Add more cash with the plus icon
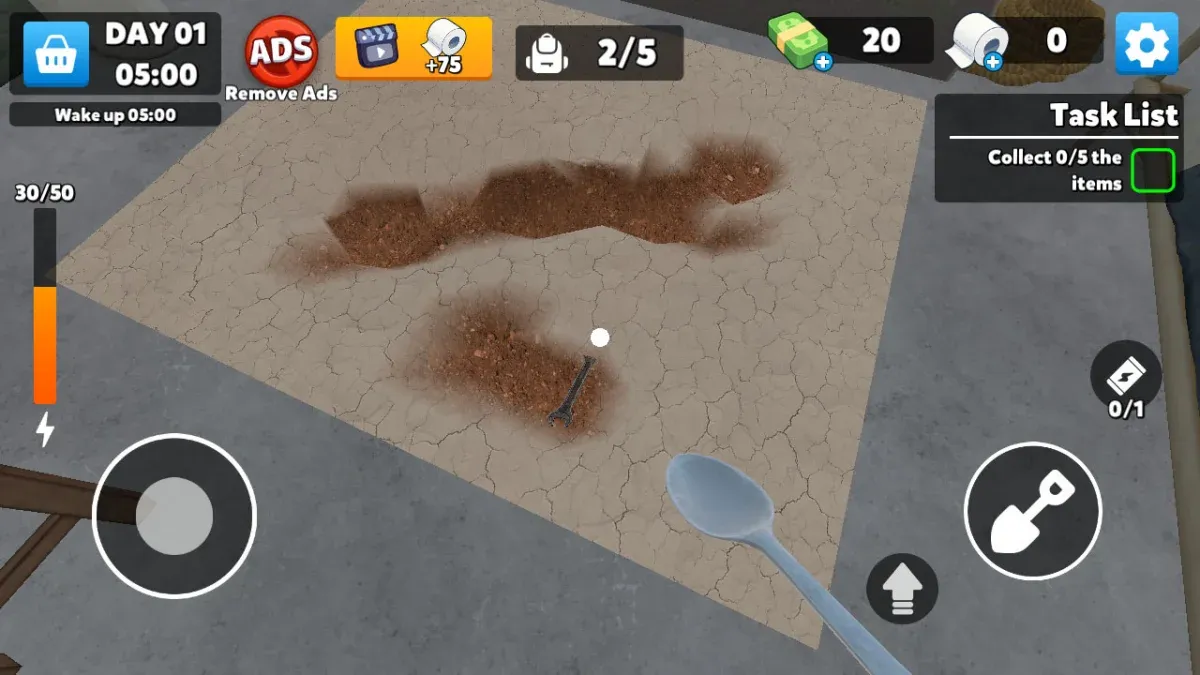The width and height of the screenshot is (1200, 675). point(823,62)
